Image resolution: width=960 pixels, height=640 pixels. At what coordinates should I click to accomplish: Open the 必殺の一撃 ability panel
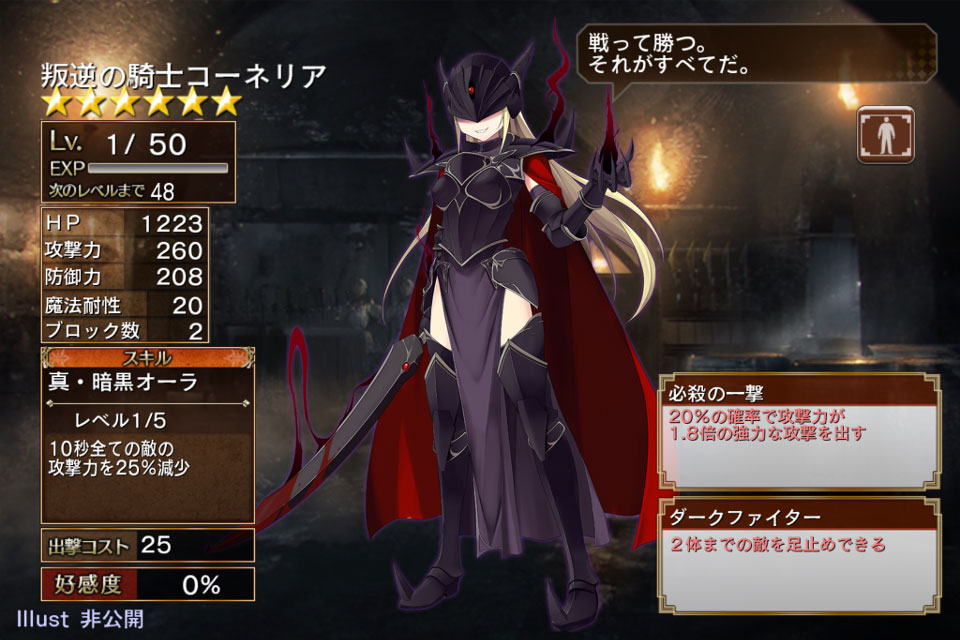tap(799, 432)
